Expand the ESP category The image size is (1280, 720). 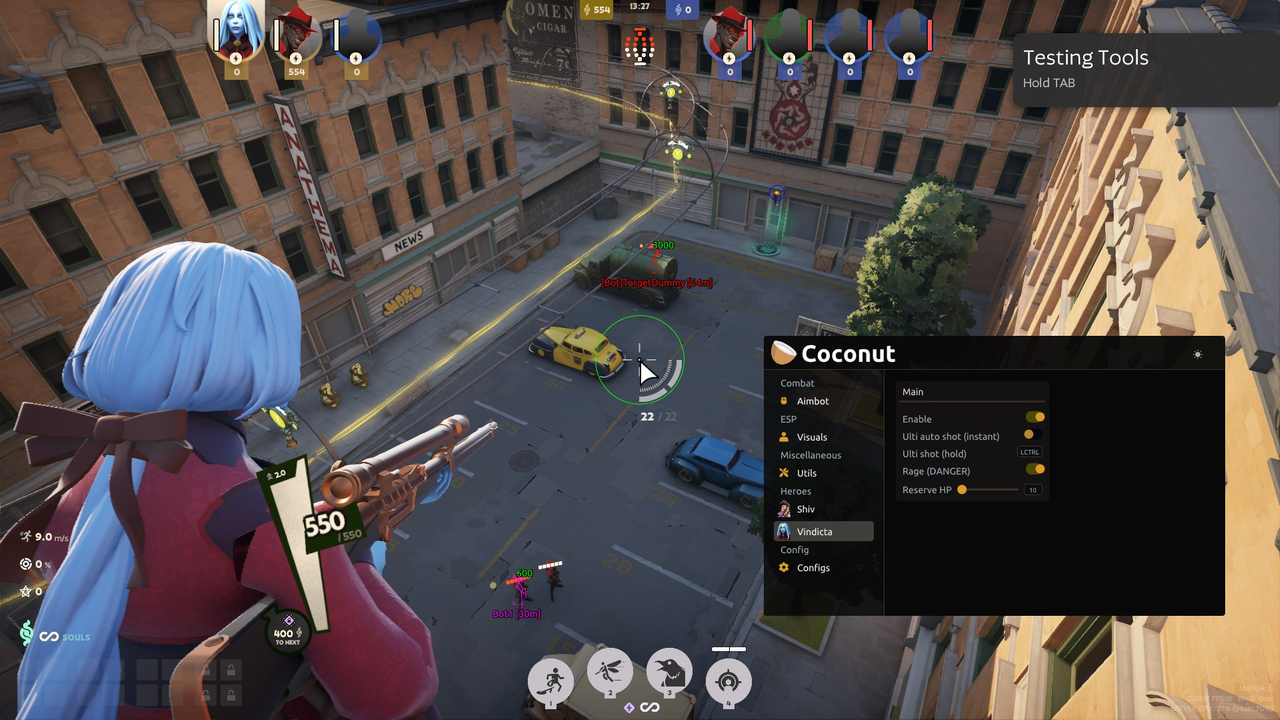pos(788,419)
